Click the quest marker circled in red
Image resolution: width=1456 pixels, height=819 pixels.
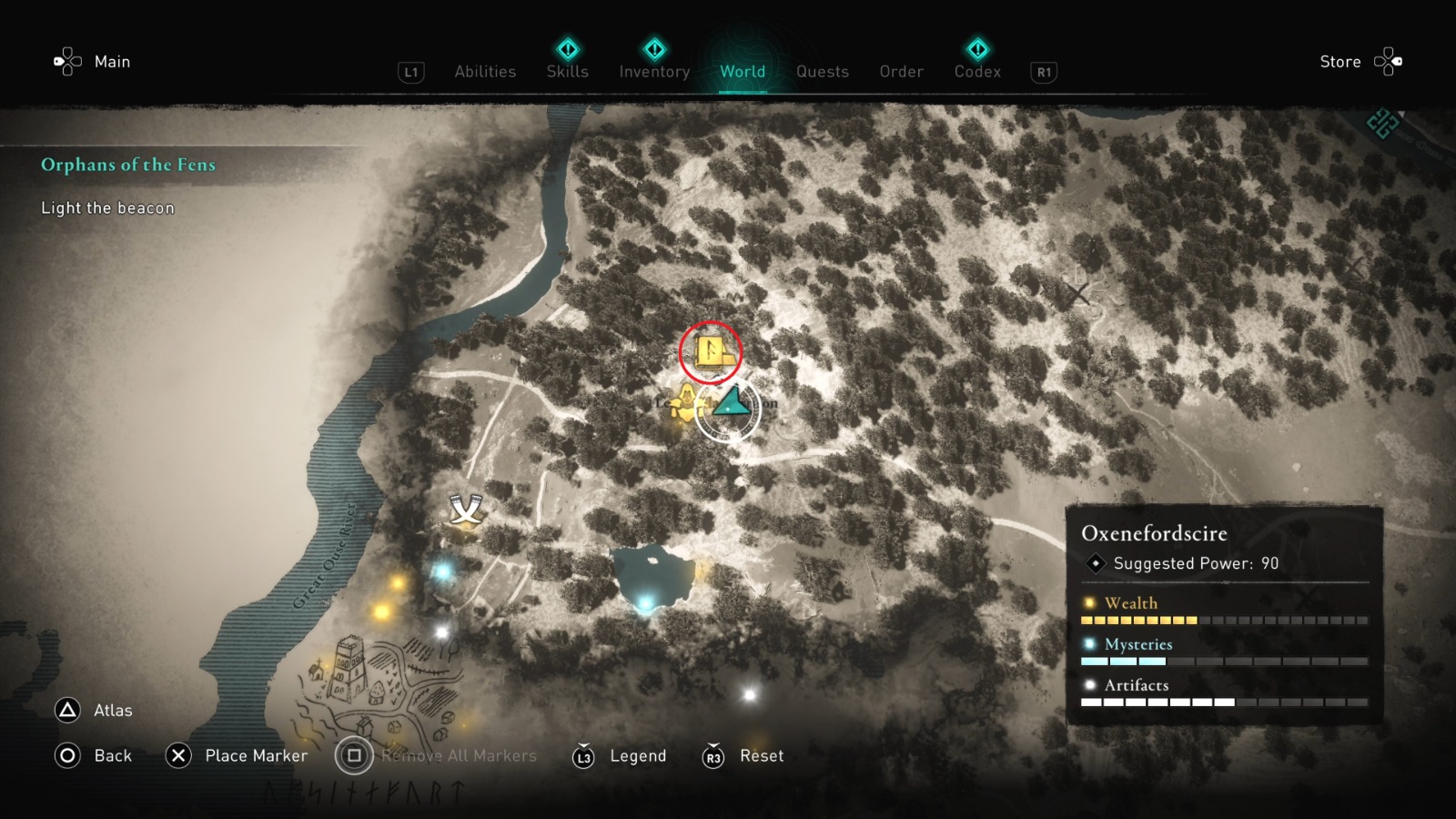pos(712,351)
